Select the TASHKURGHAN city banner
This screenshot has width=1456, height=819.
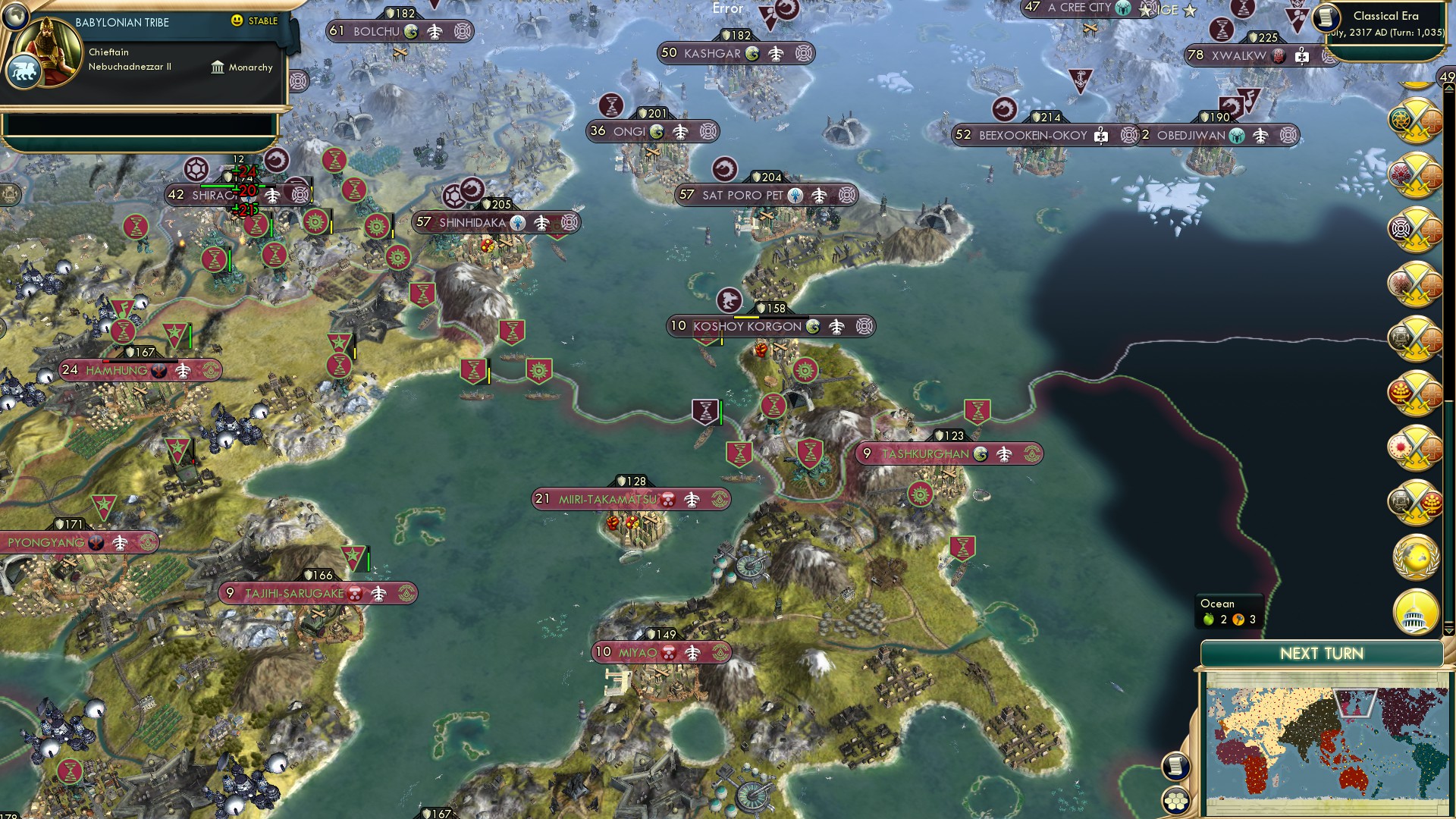click(924, 453)
